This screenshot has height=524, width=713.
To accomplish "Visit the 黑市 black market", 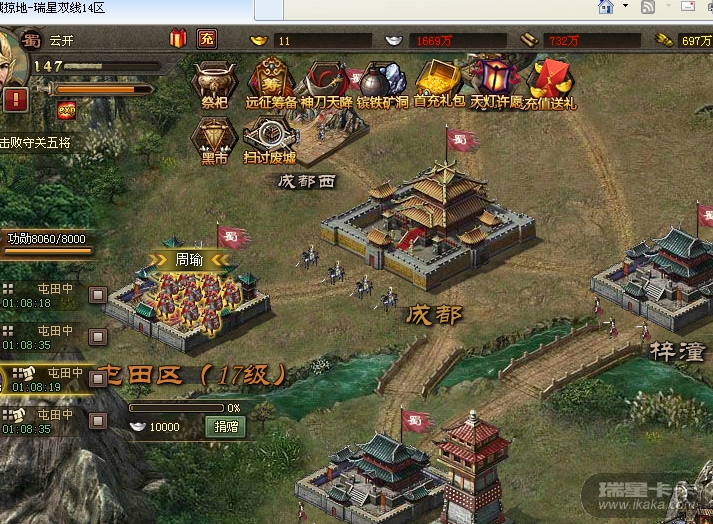I will pyautogui.click(x=212, y=138).
